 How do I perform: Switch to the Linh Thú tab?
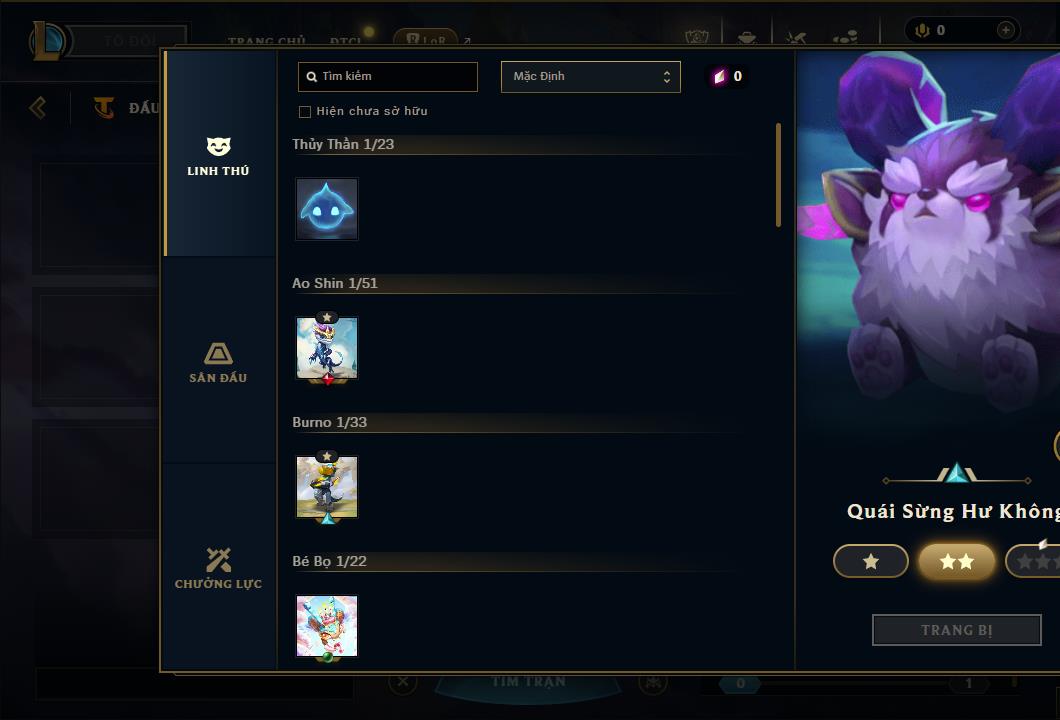[x=218, y=157]
